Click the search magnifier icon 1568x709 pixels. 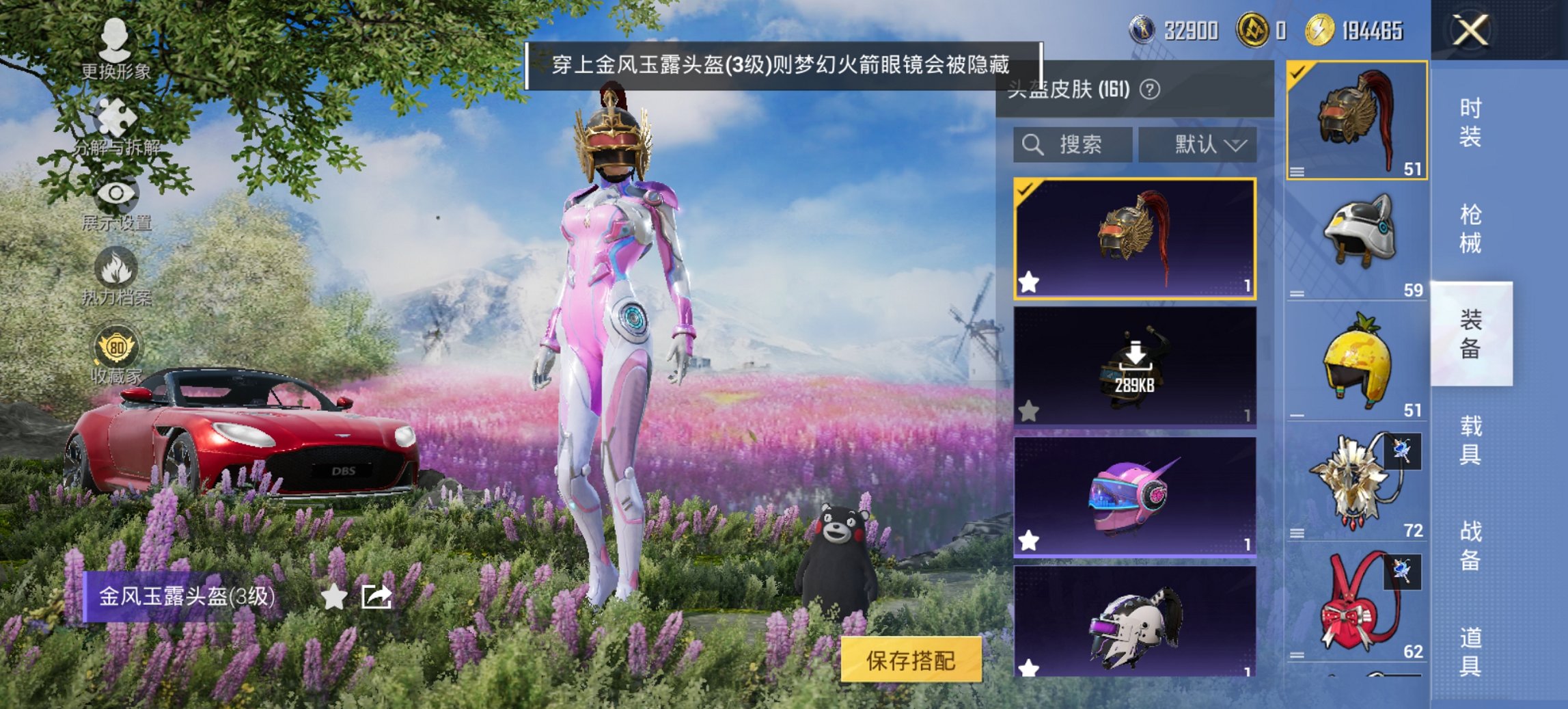tap(1031, 146)
